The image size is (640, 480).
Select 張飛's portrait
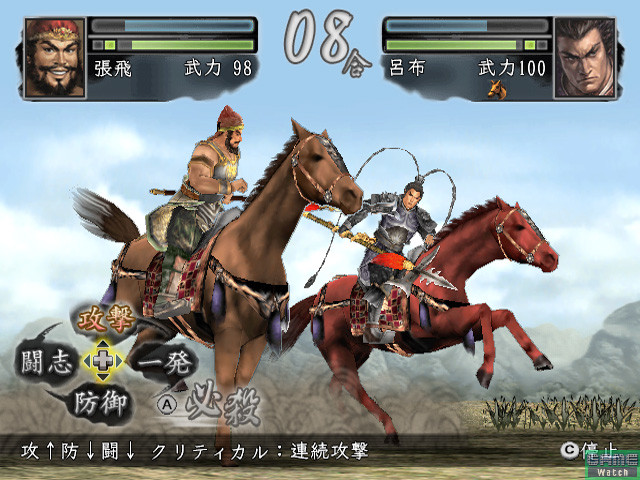pos(54,57)
